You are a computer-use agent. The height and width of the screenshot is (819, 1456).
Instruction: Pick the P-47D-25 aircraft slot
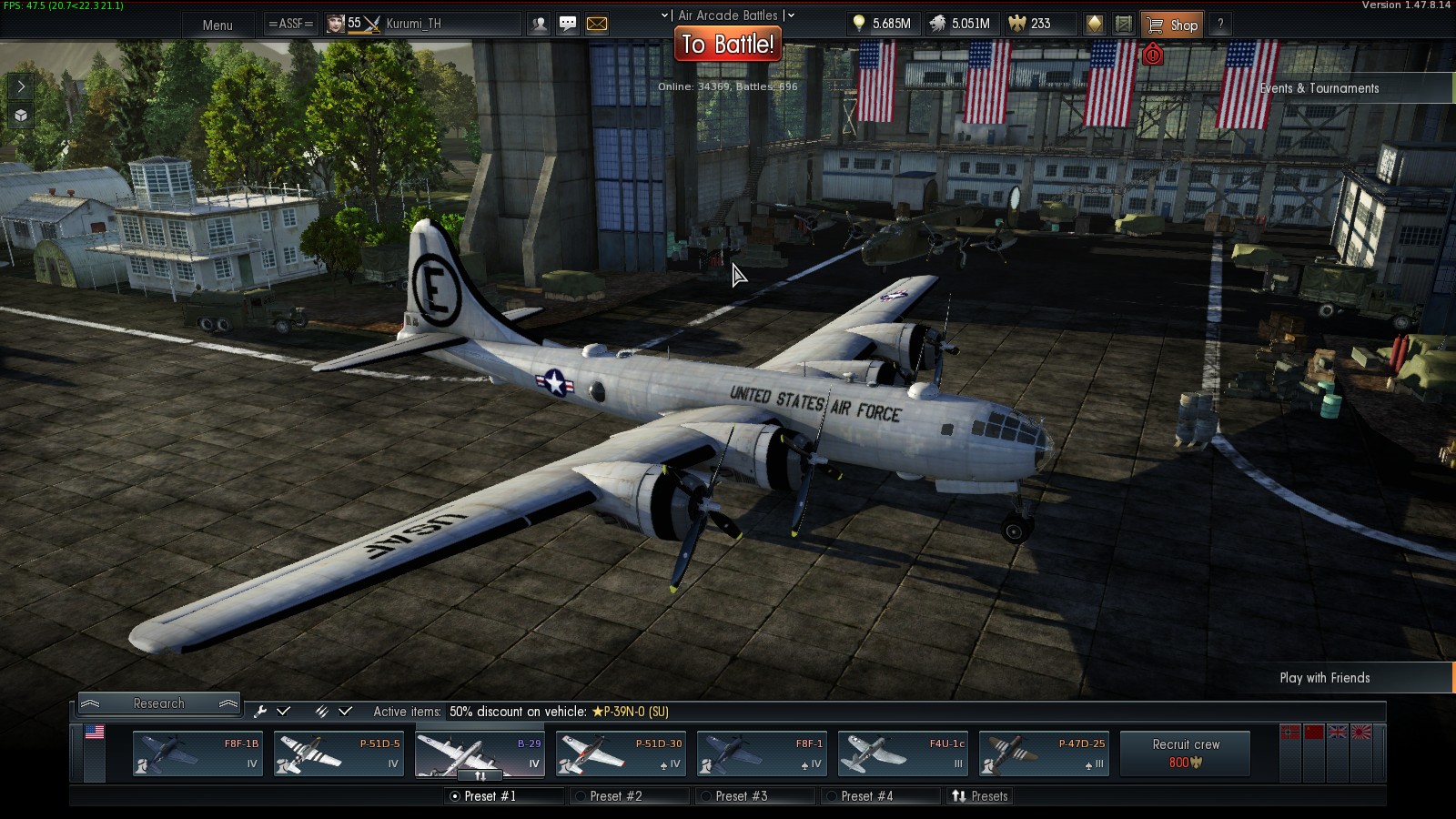coord(1044,754)
